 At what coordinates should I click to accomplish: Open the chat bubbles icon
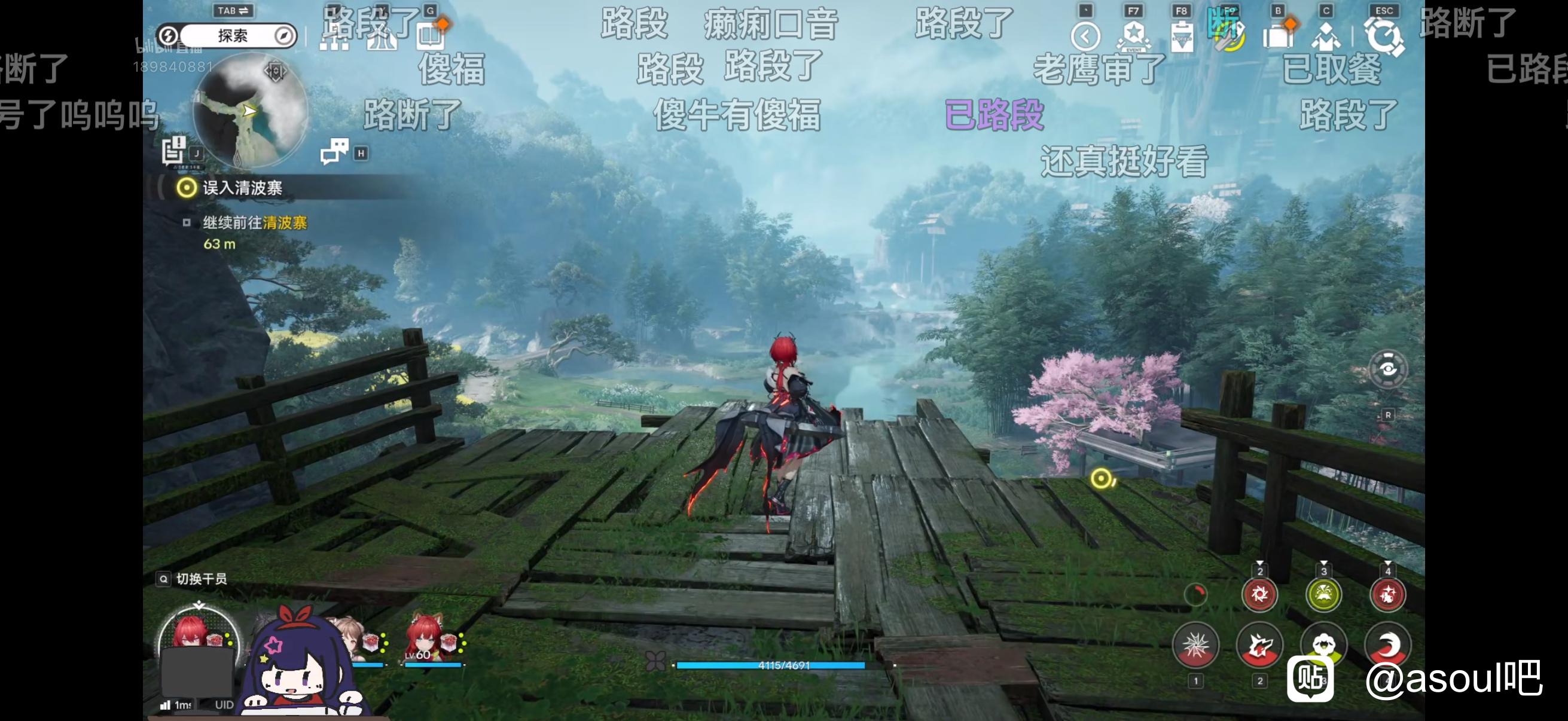(x=334, y=151)
